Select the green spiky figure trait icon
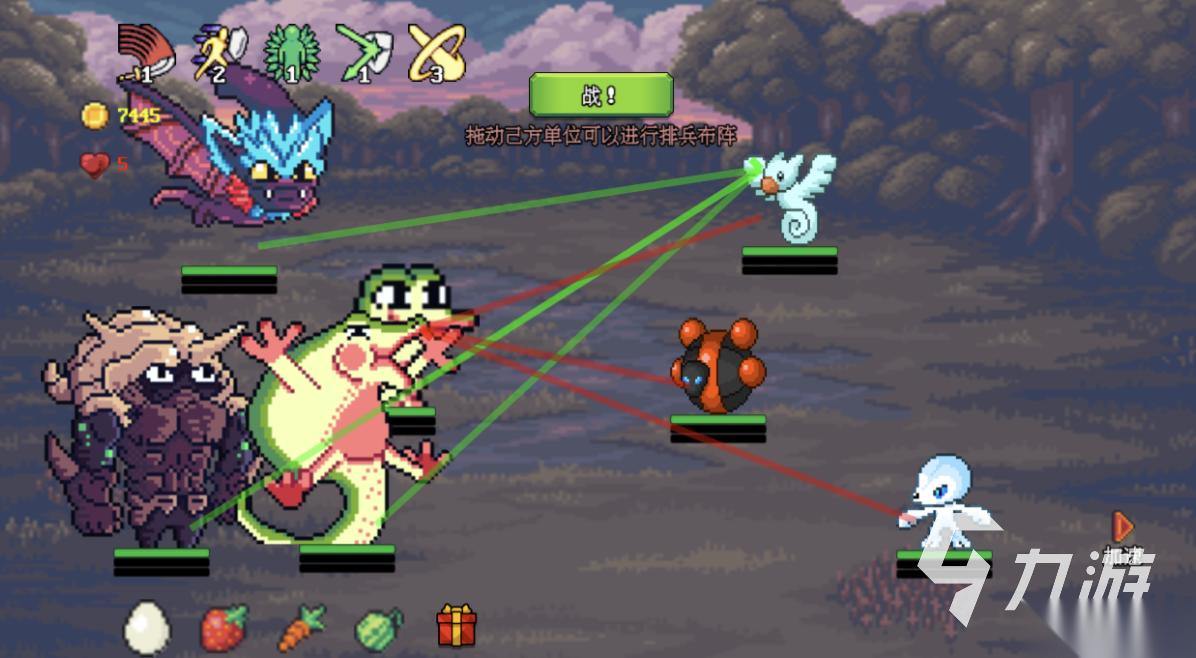The image size is (1196, 658). click(286, 52)
